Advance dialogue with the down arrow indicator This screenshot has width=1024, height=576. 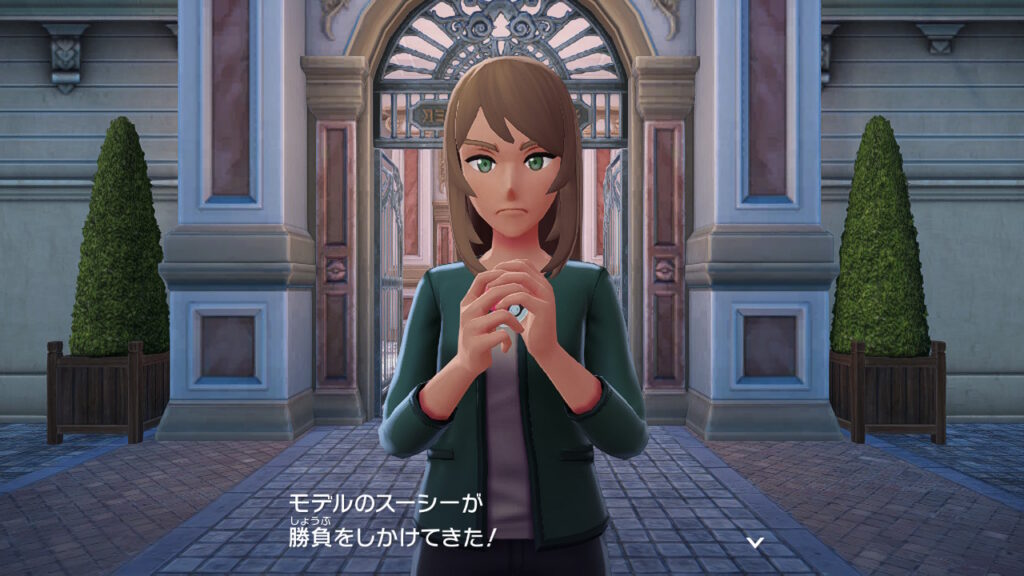[756, 541]
